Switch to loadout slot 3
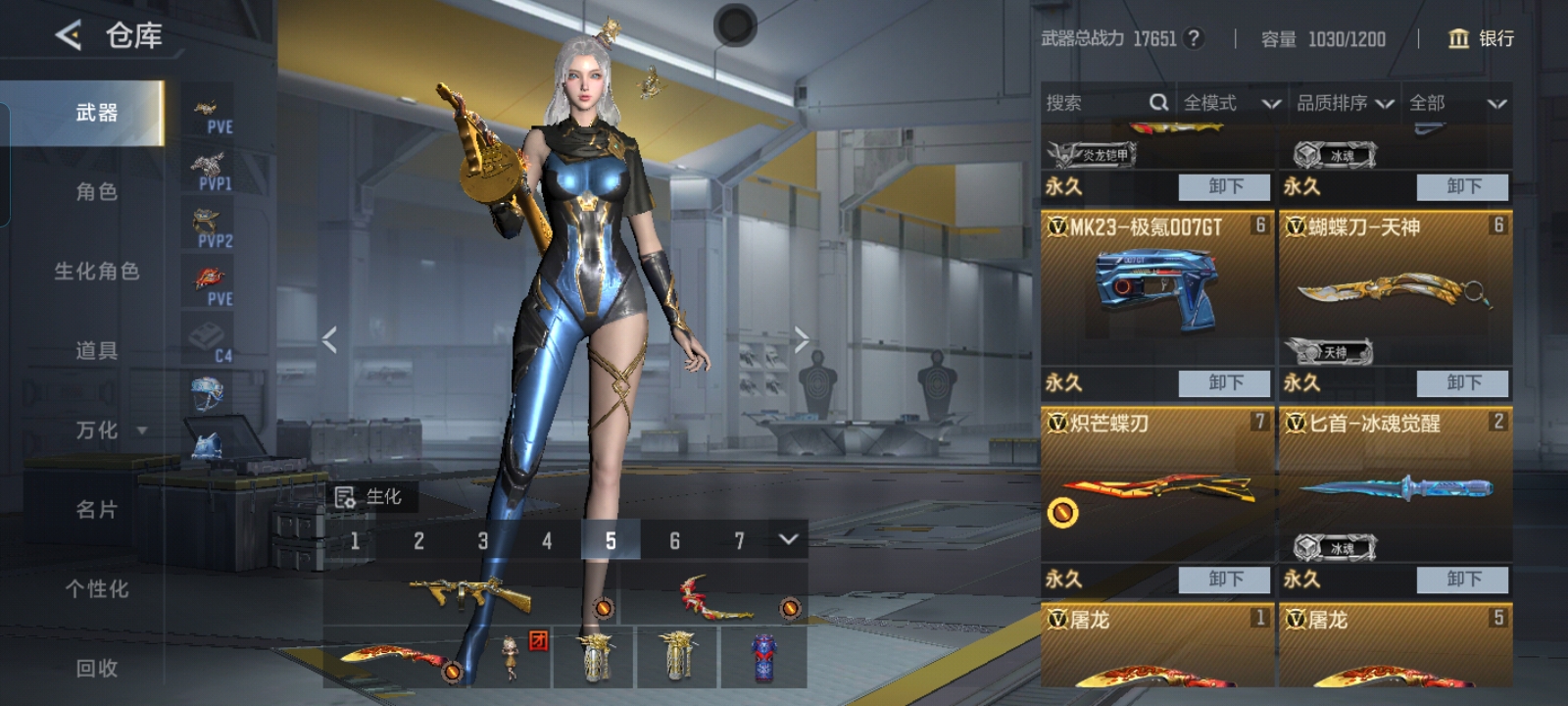 (x=483, y=540)
